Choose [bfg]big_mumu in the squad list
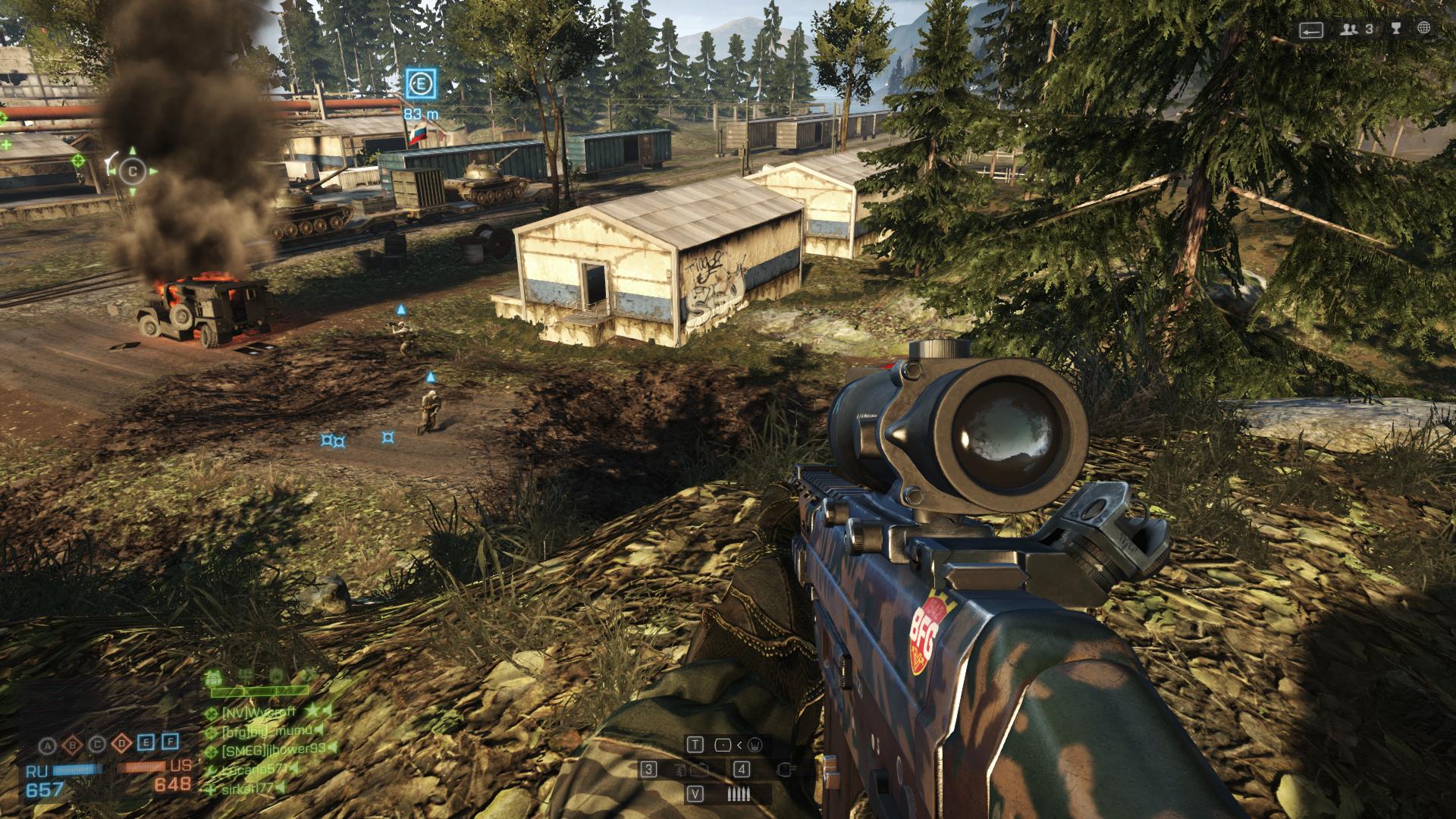This screenshot has height=819, width=1456. click(265, 732)
